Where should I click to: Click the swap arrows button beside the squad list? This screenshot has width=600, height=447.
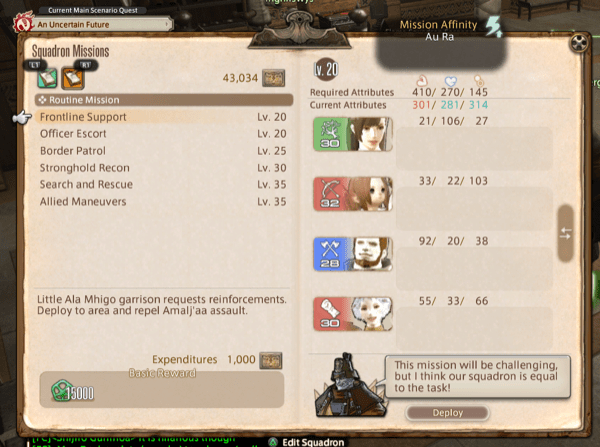[565, 232]
